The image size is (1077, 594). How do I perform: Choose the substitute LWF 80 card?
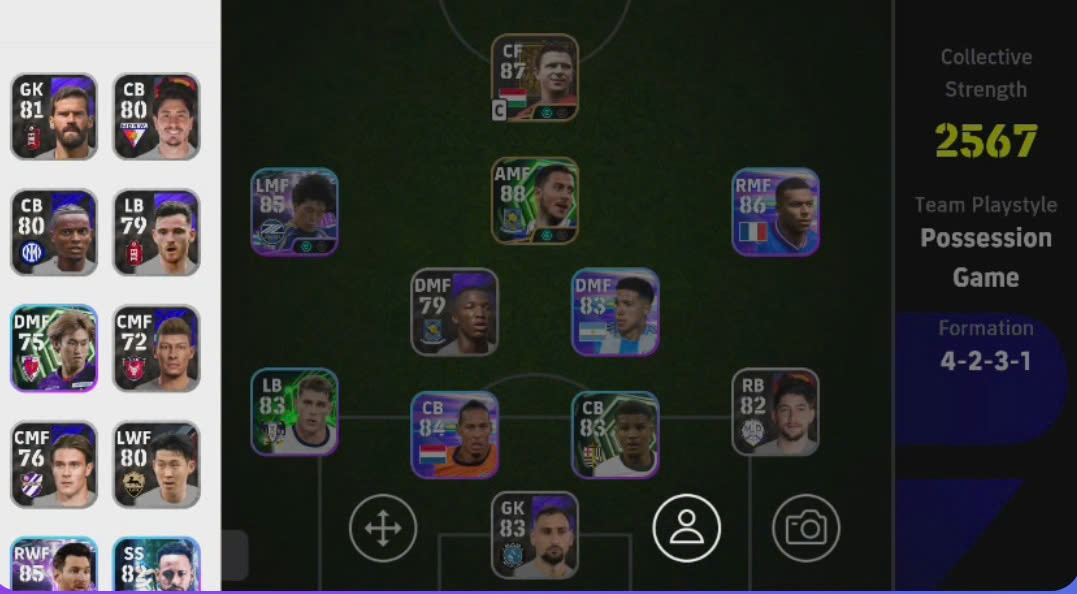tap(156, 465)
